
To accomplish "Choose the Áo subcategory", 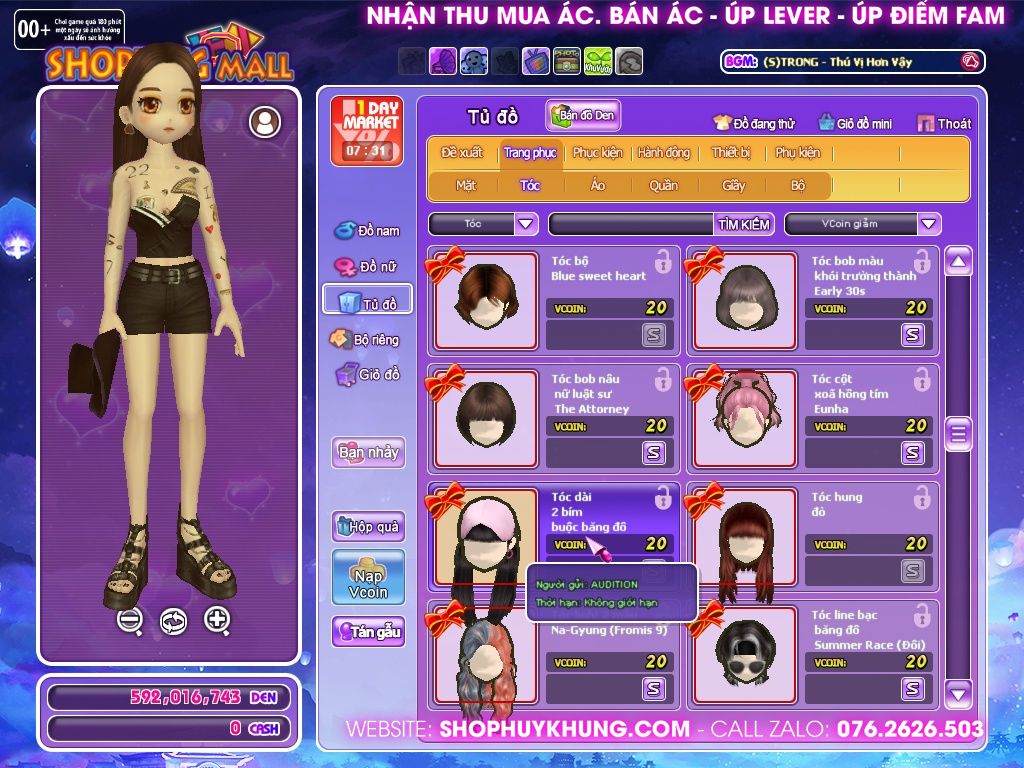I will click(x=598, y=185).
